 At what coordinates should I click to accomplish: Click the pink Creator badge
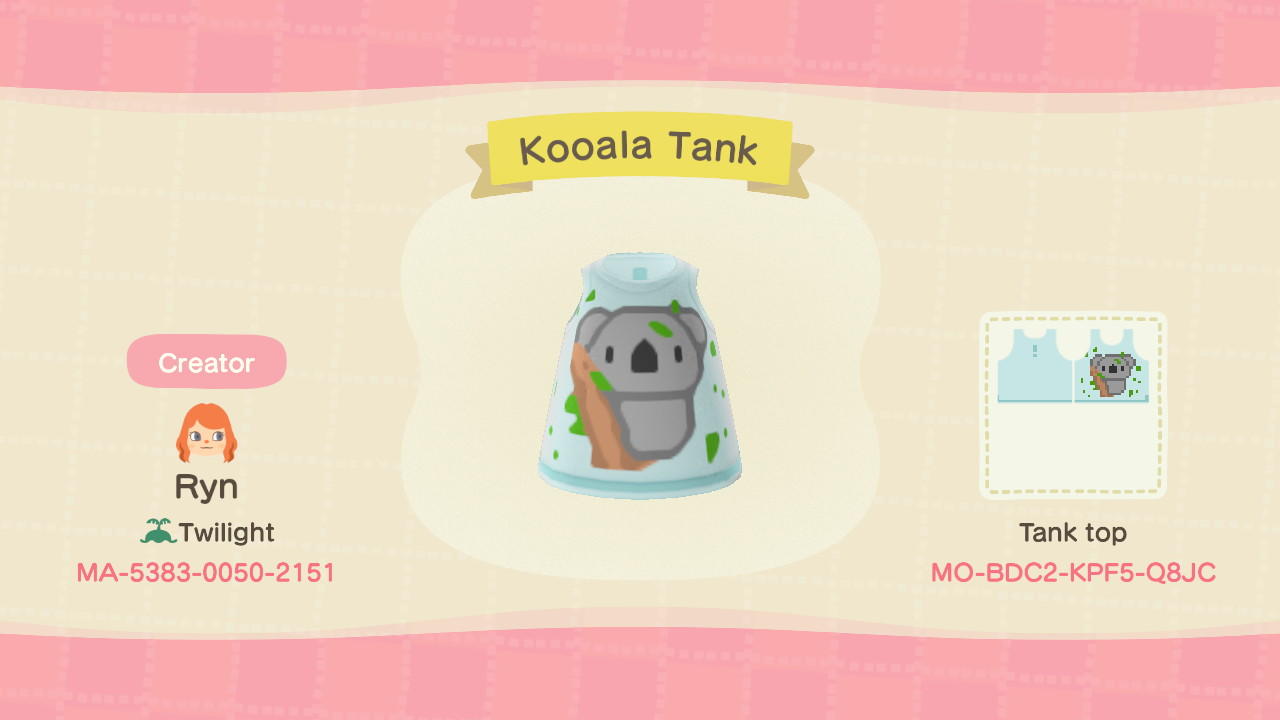pyautogui.click(x=206, y=362)
